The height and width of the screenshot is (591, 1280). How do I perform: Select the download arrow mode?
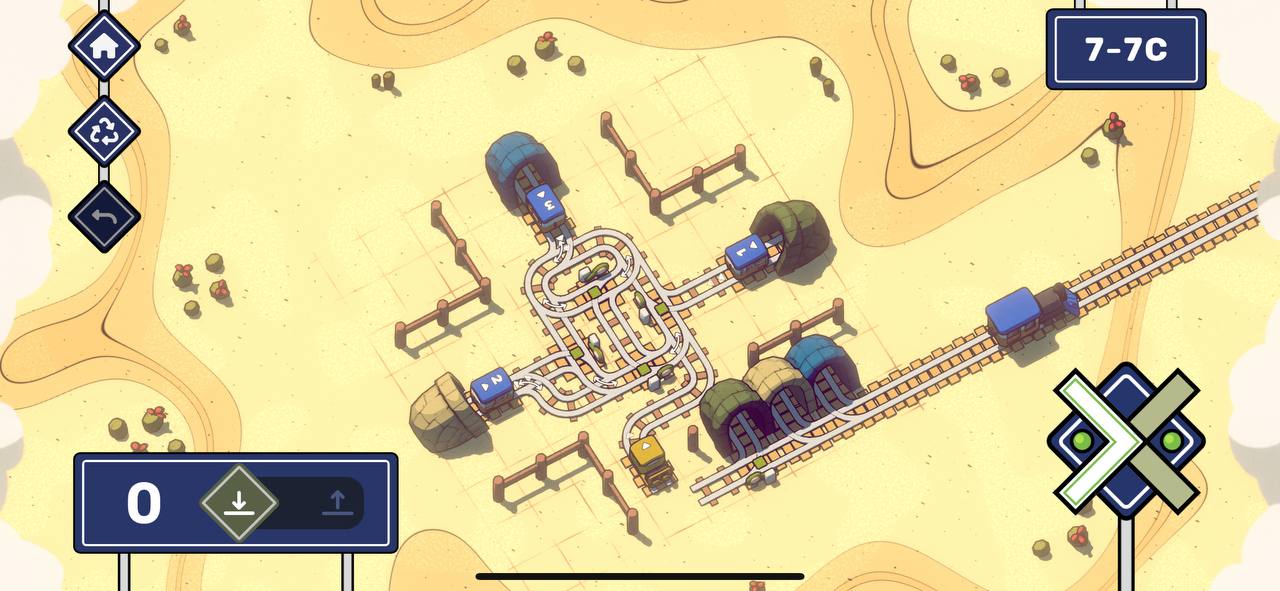(238, 503)
